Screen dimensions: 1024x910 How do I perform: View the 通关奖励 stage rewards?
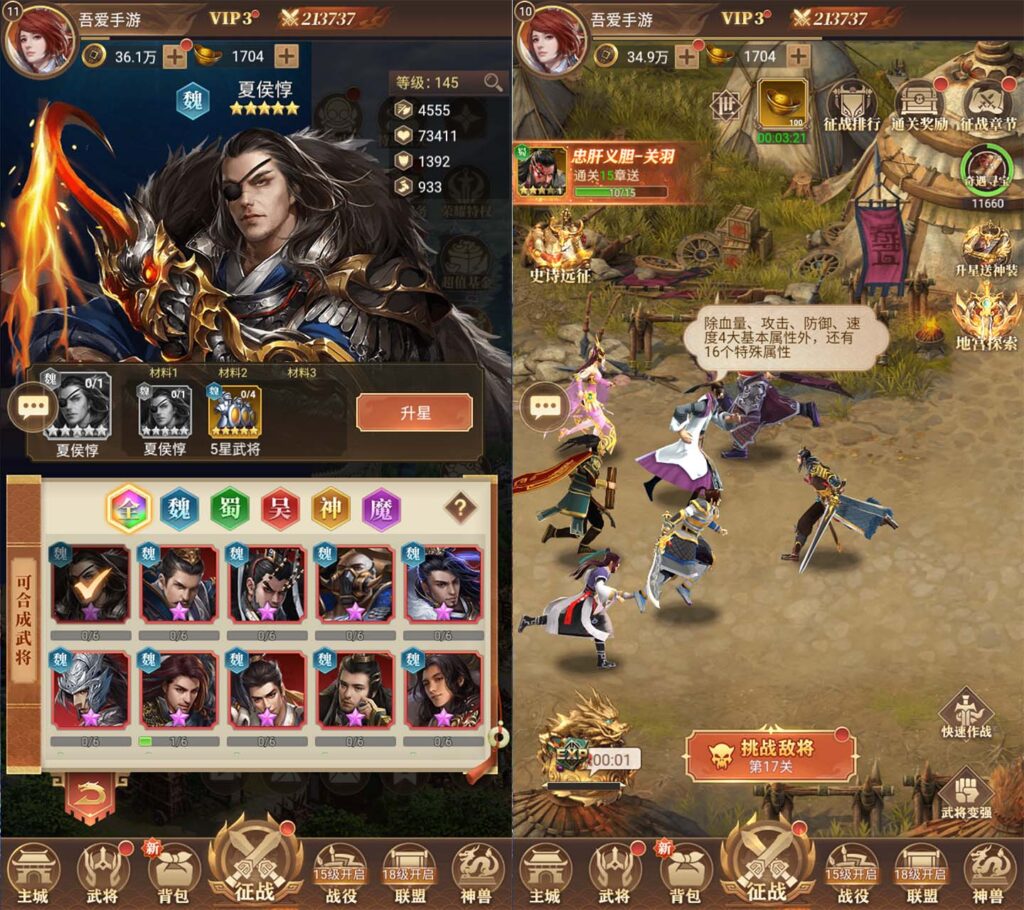point(920,106)
